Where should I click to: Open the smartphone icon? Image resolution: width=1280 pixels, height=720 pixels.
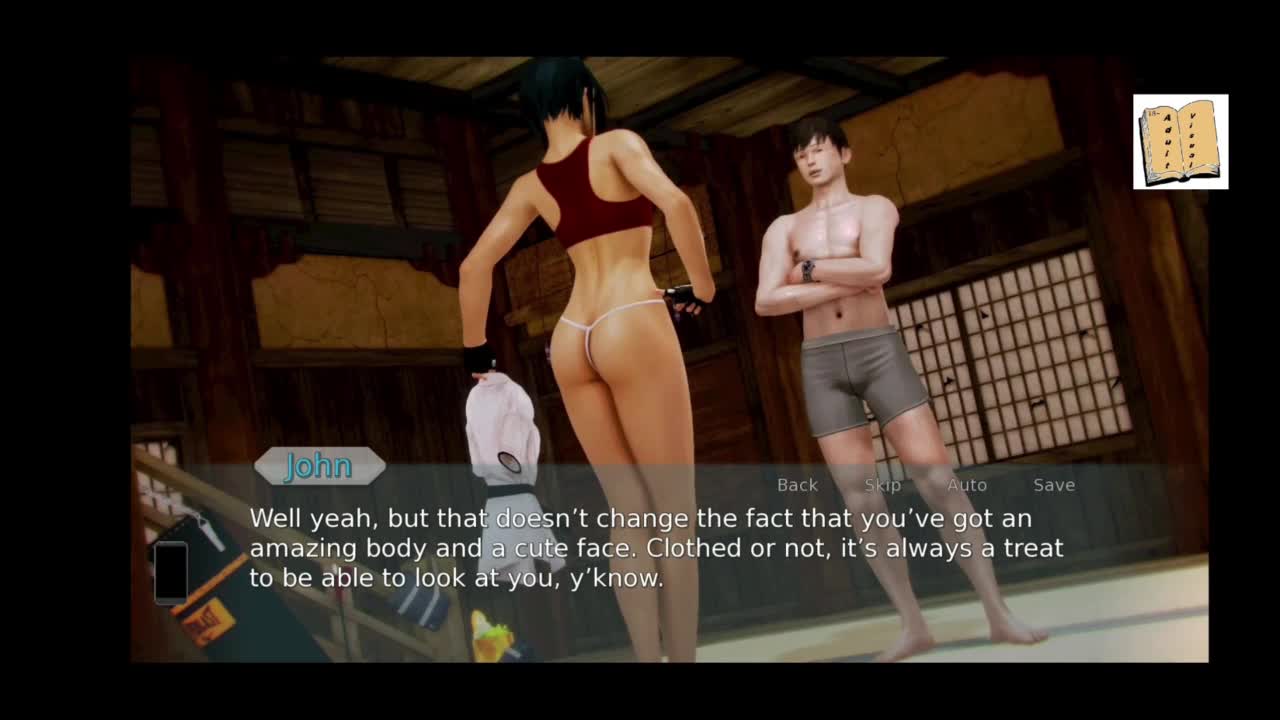pos(171,572)
